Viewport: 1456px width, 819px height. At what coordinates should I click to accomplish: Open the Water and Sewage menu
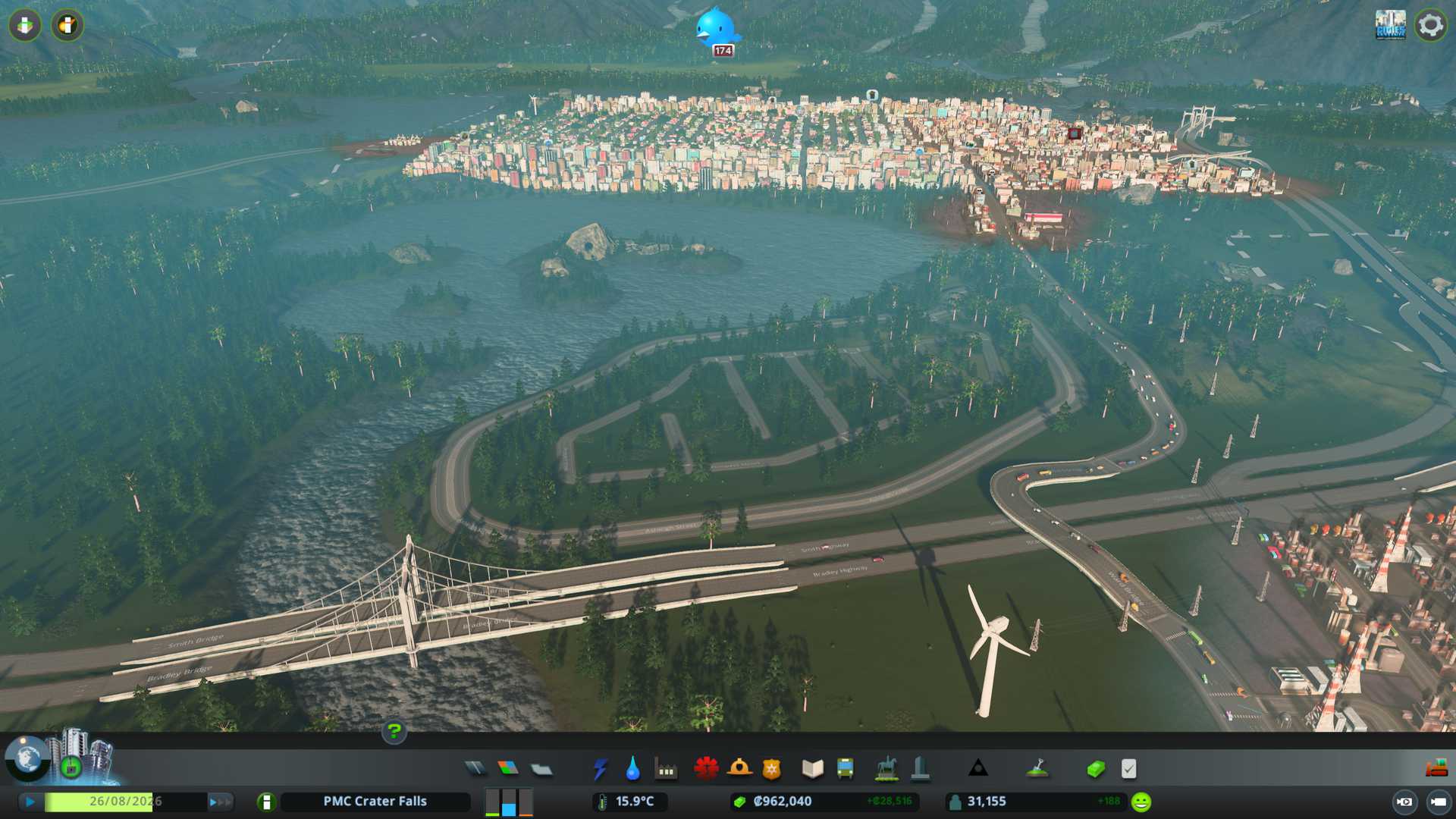click(632, 769)
